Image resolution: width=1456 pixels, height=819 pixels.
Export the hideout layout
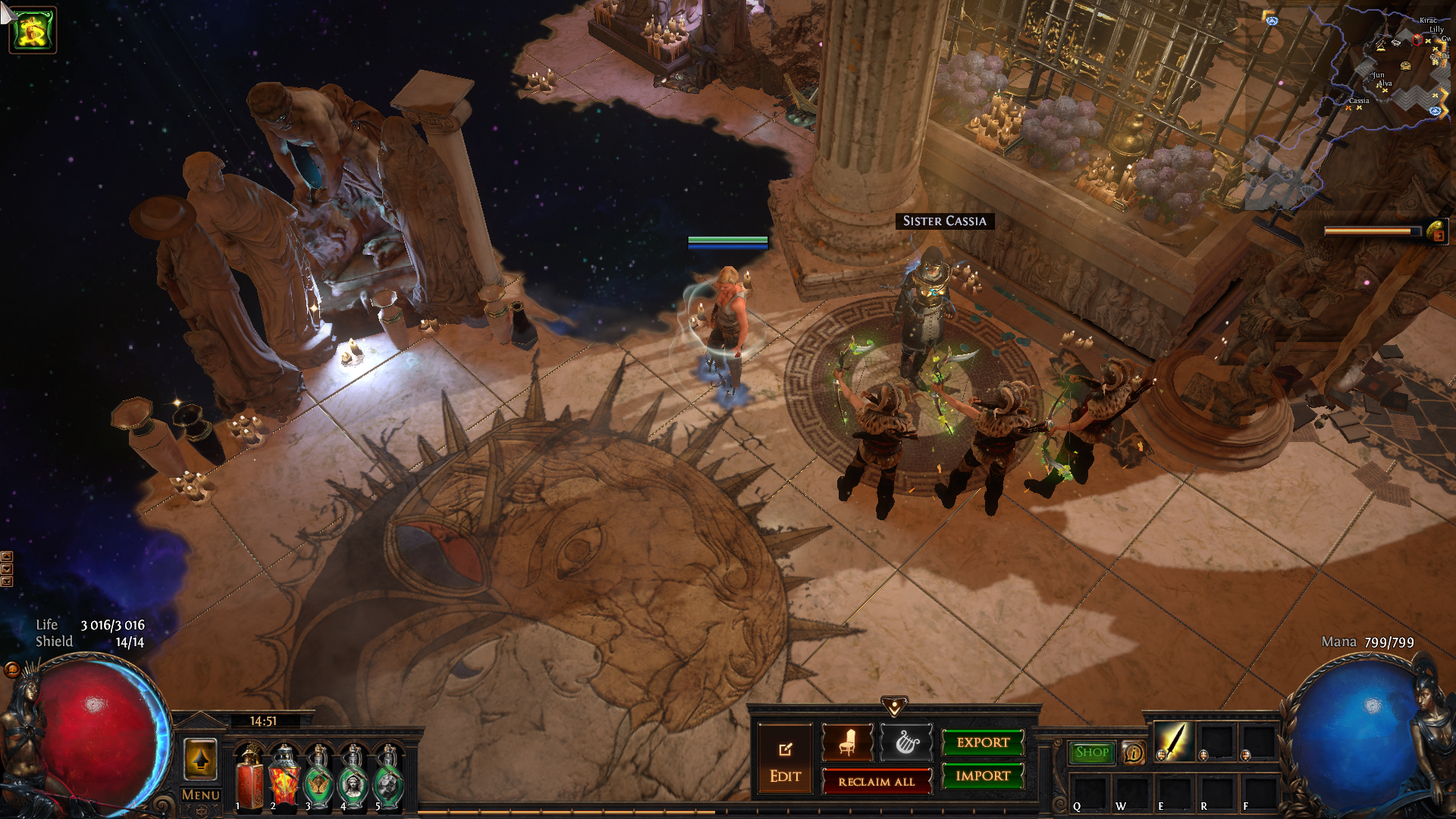pos(983,742)
